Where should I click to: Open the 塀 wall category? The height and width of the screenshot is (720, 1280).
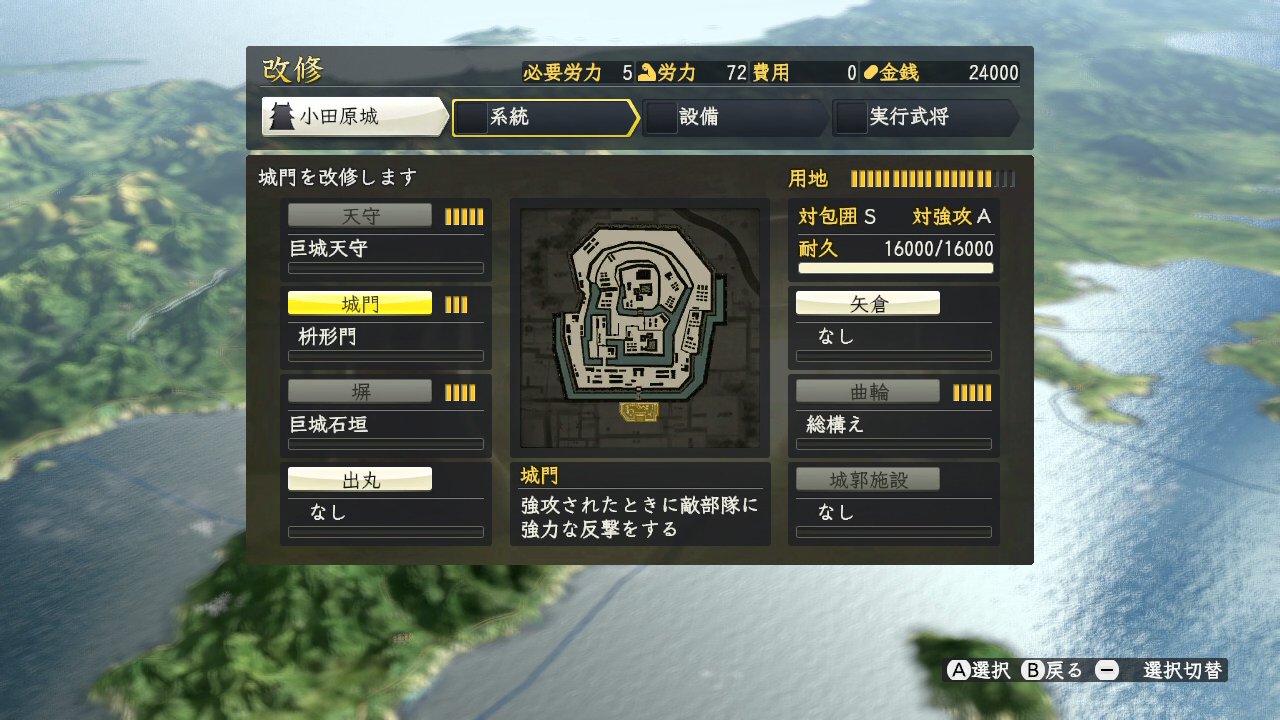[360, 390]
